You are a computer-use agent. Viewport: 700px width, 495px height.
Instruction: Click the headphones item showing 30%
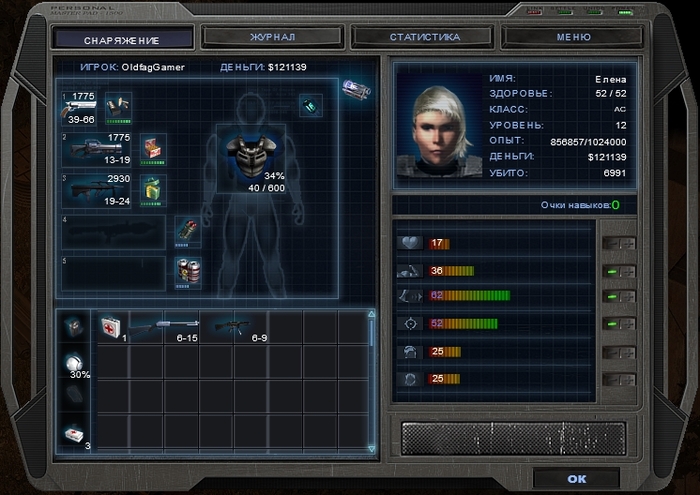(74, 363)
